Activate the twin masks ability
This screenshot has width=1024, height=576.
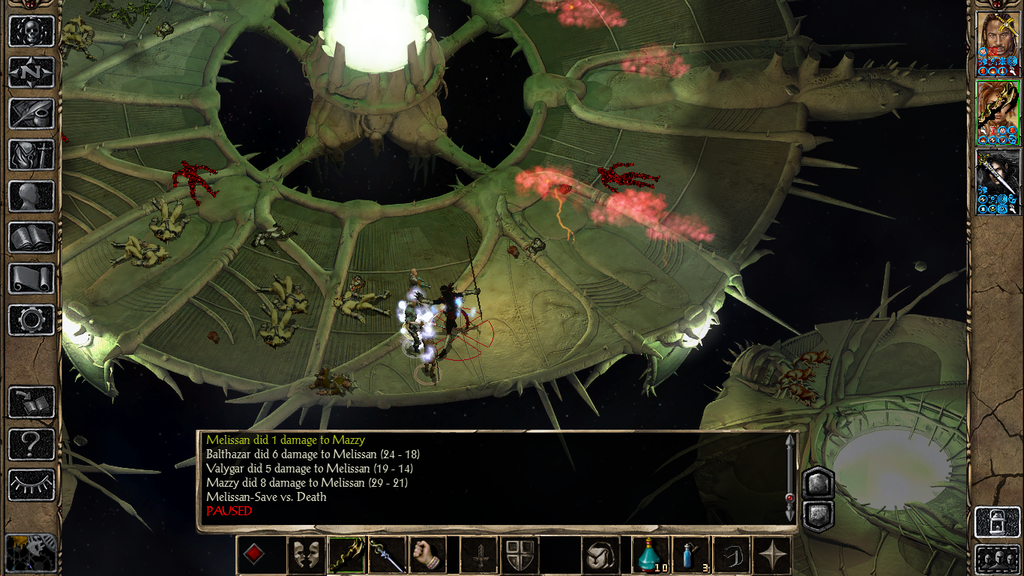(x=305, y=555)
